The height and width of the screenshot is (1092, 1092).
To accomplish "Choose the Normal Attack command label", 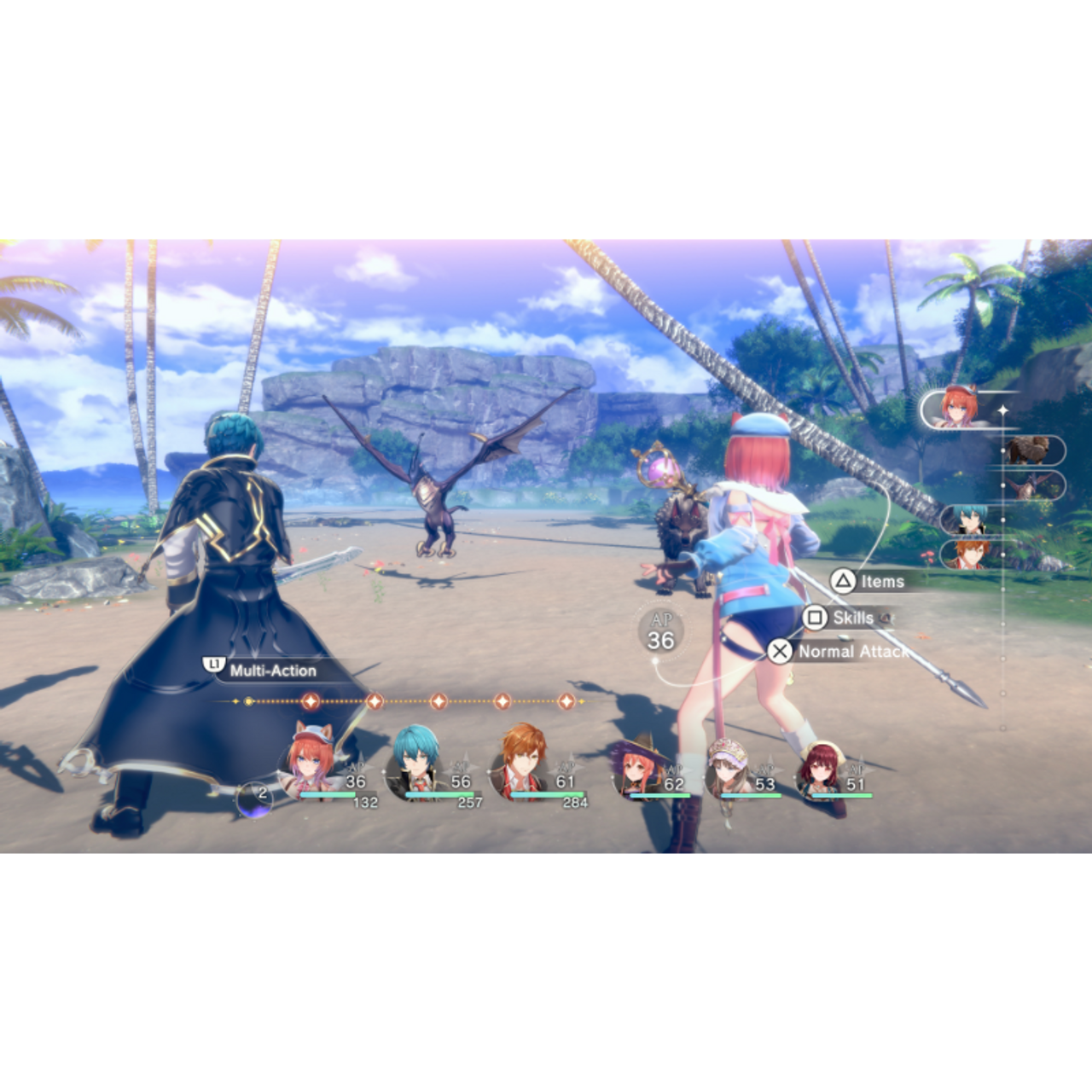I will tap(852, 651).
